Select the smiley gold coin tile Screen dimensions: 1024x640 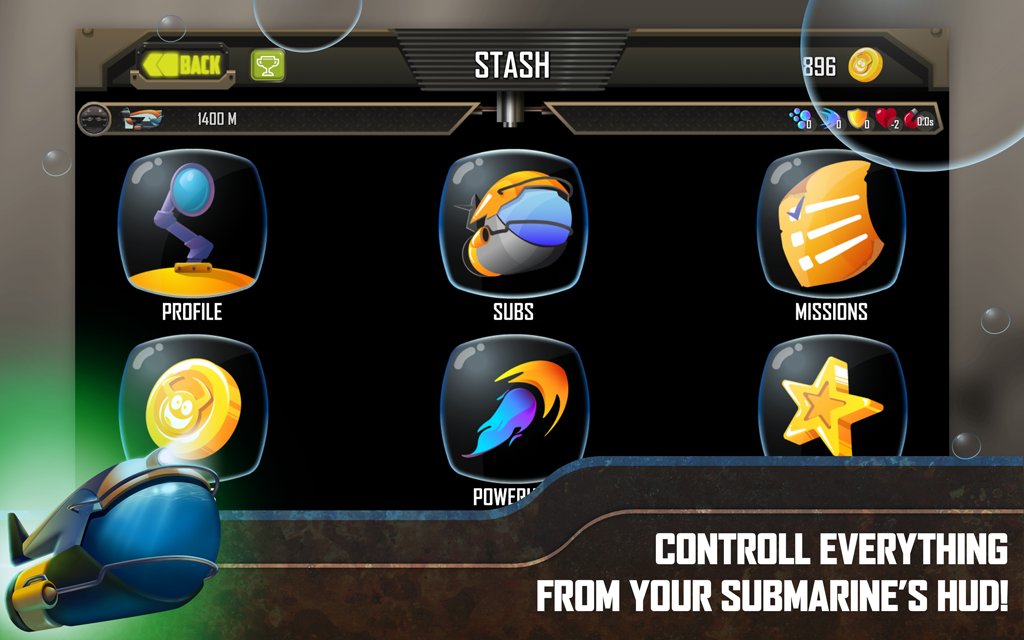coord(193,404)
